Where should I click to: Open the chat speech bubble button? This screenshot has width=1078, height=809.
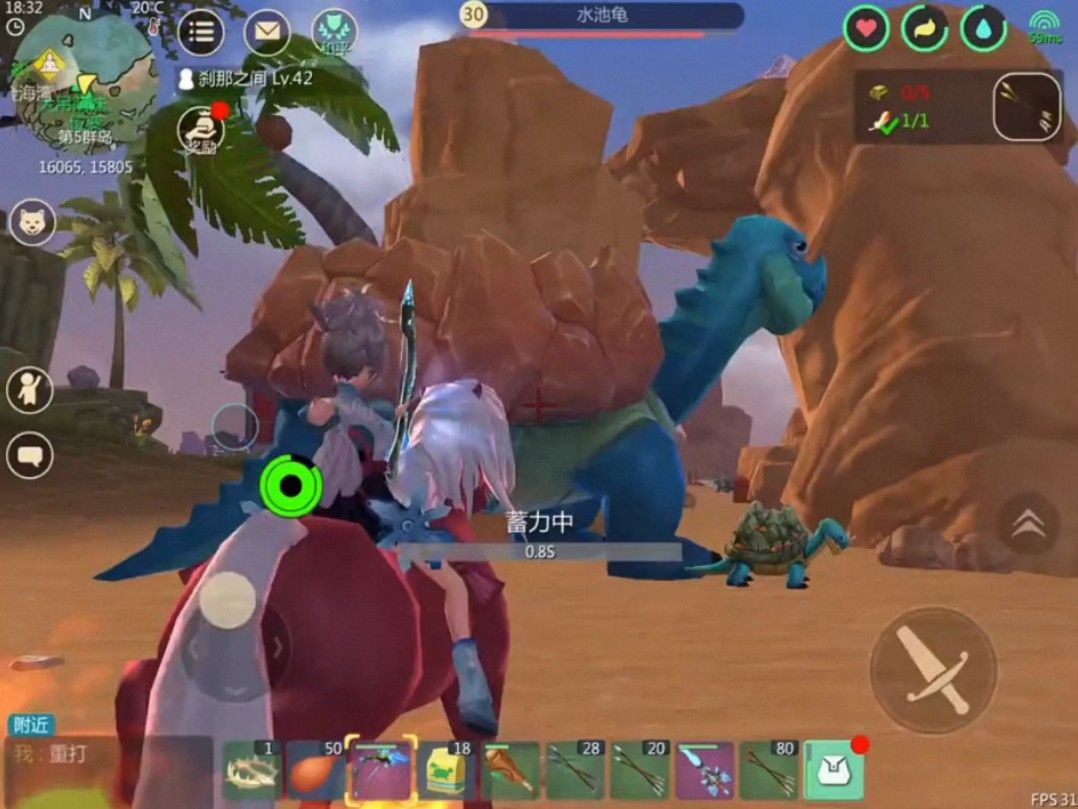30,457
